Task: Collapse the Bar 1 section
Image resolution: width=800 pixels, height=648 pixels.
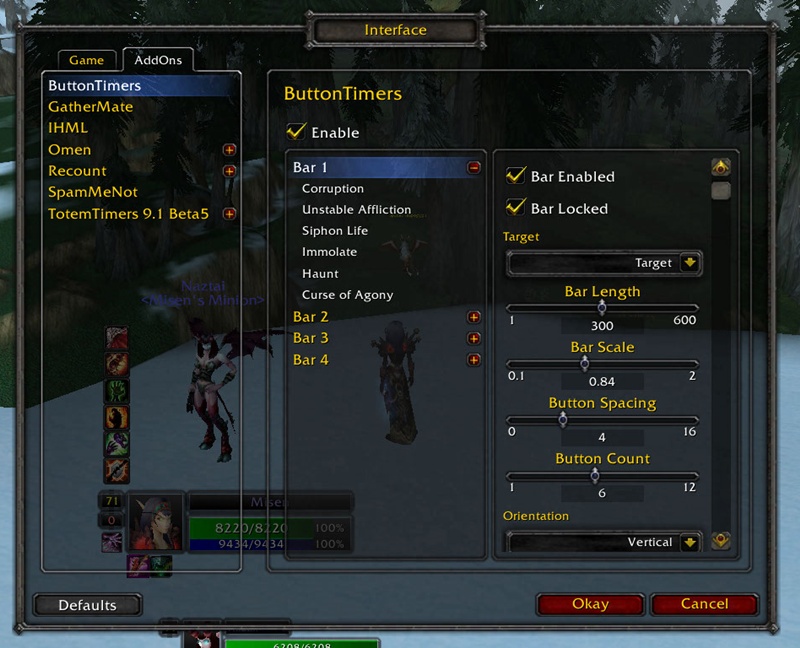Action: [474, 168]
